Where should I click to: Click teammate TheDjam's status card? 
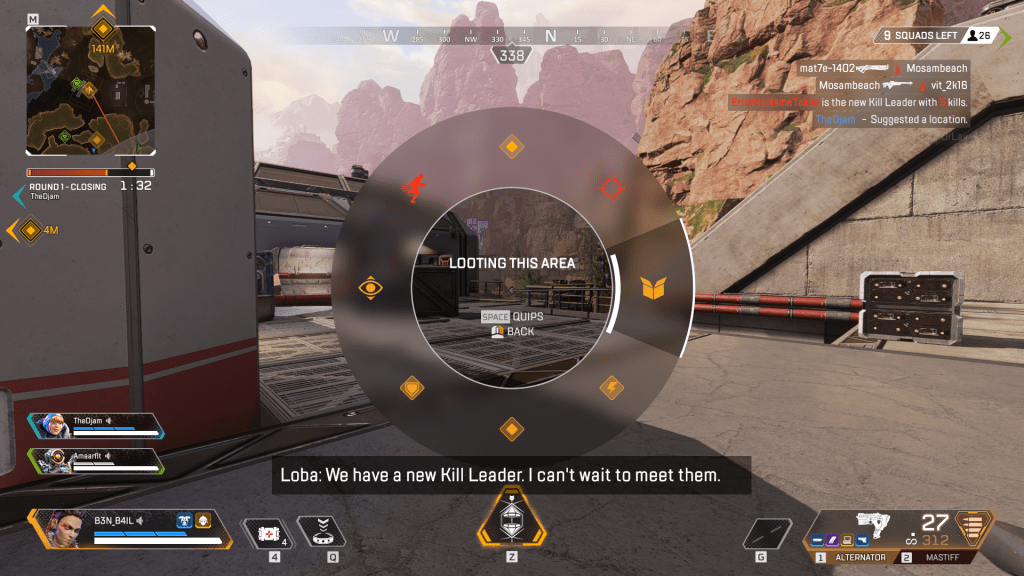[97, 425]
